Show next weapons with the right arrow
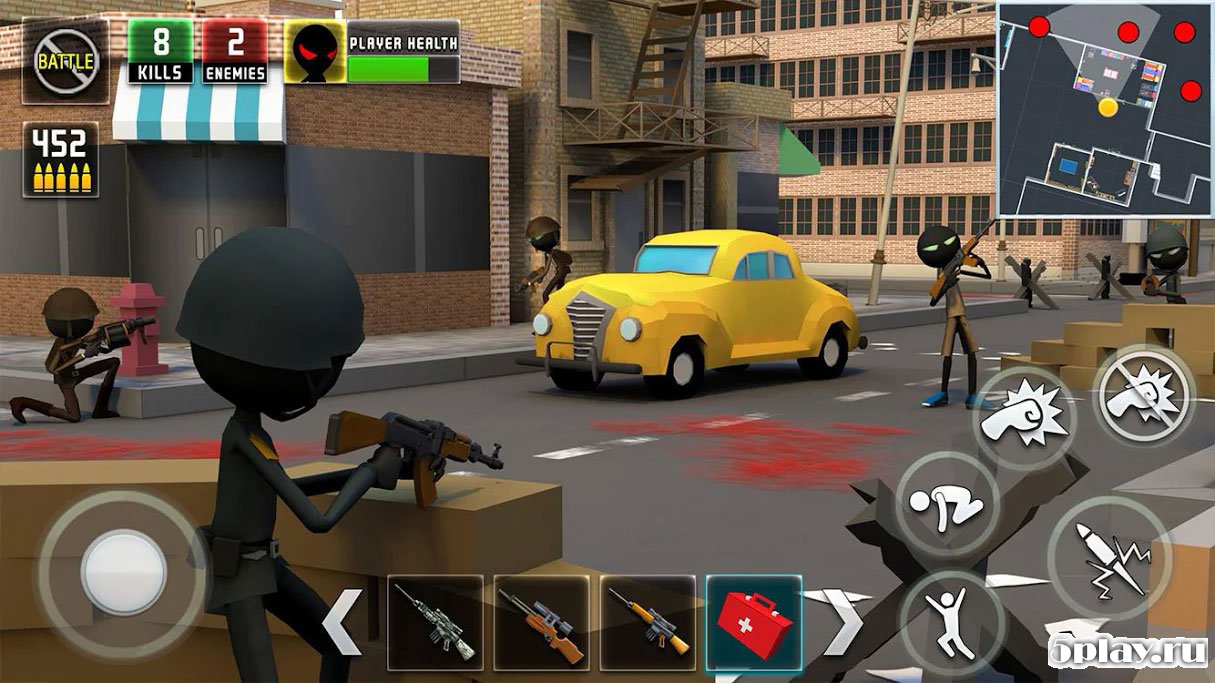 pos(843,622)
